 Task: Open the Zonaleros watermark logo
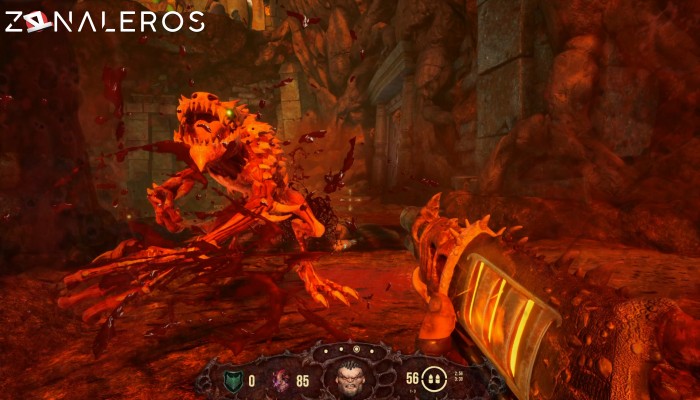(105, 22)
